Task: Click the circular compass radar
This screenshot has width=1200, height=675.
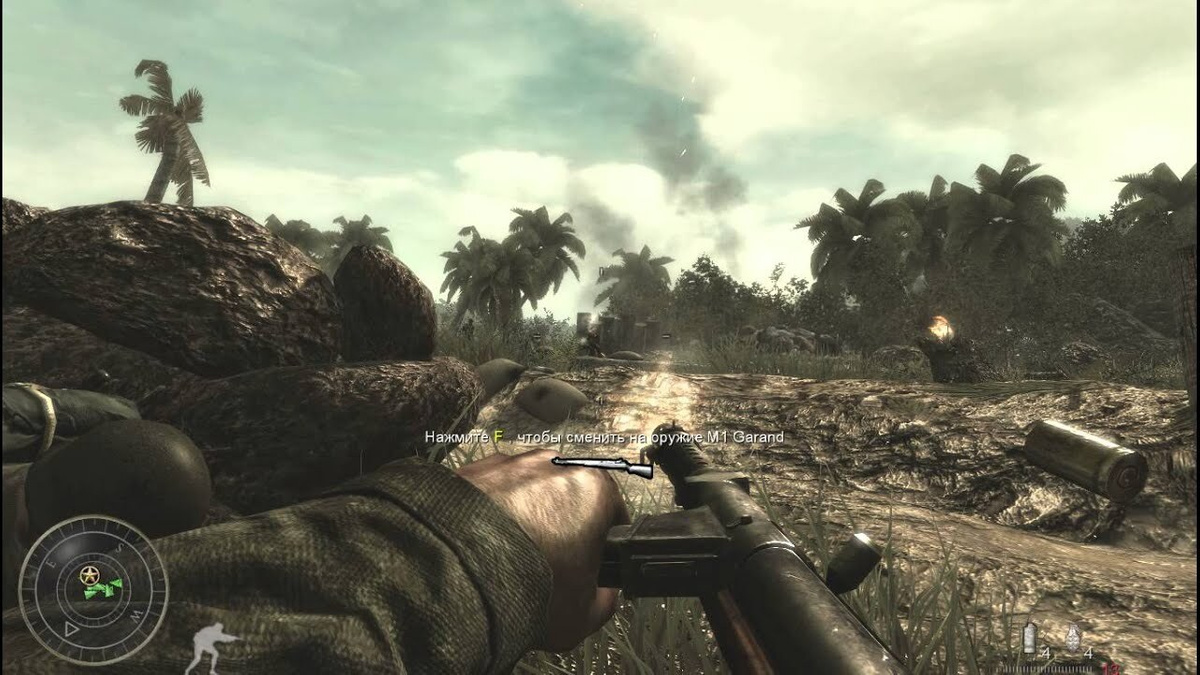Action: click(93, 589)
